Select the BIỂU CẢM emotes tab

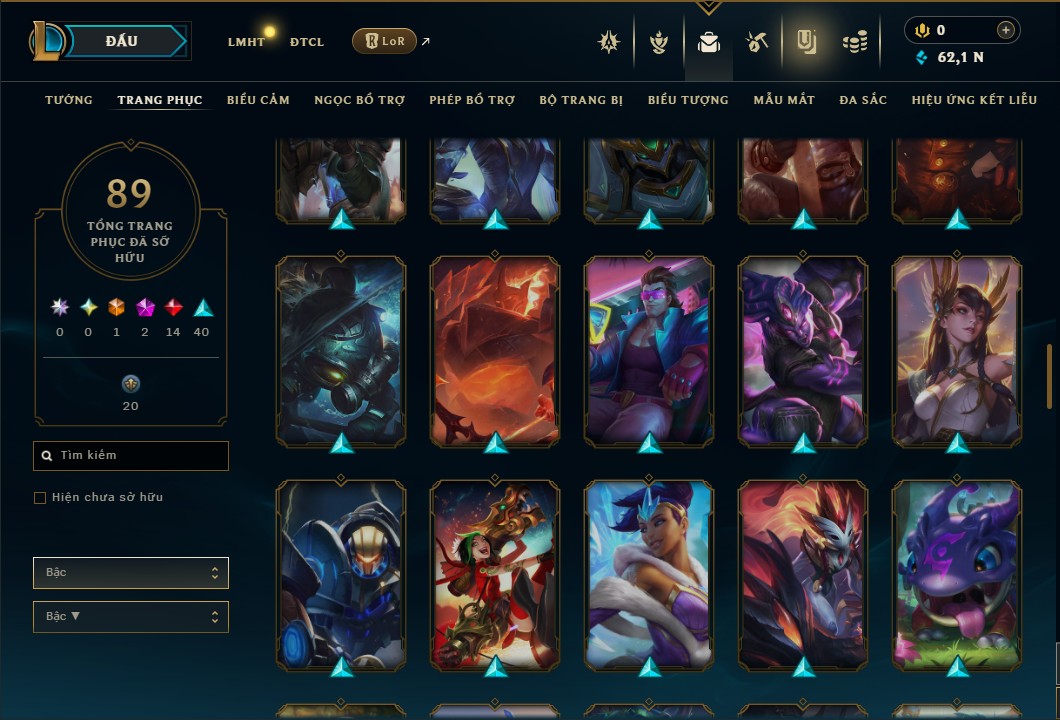258,100
